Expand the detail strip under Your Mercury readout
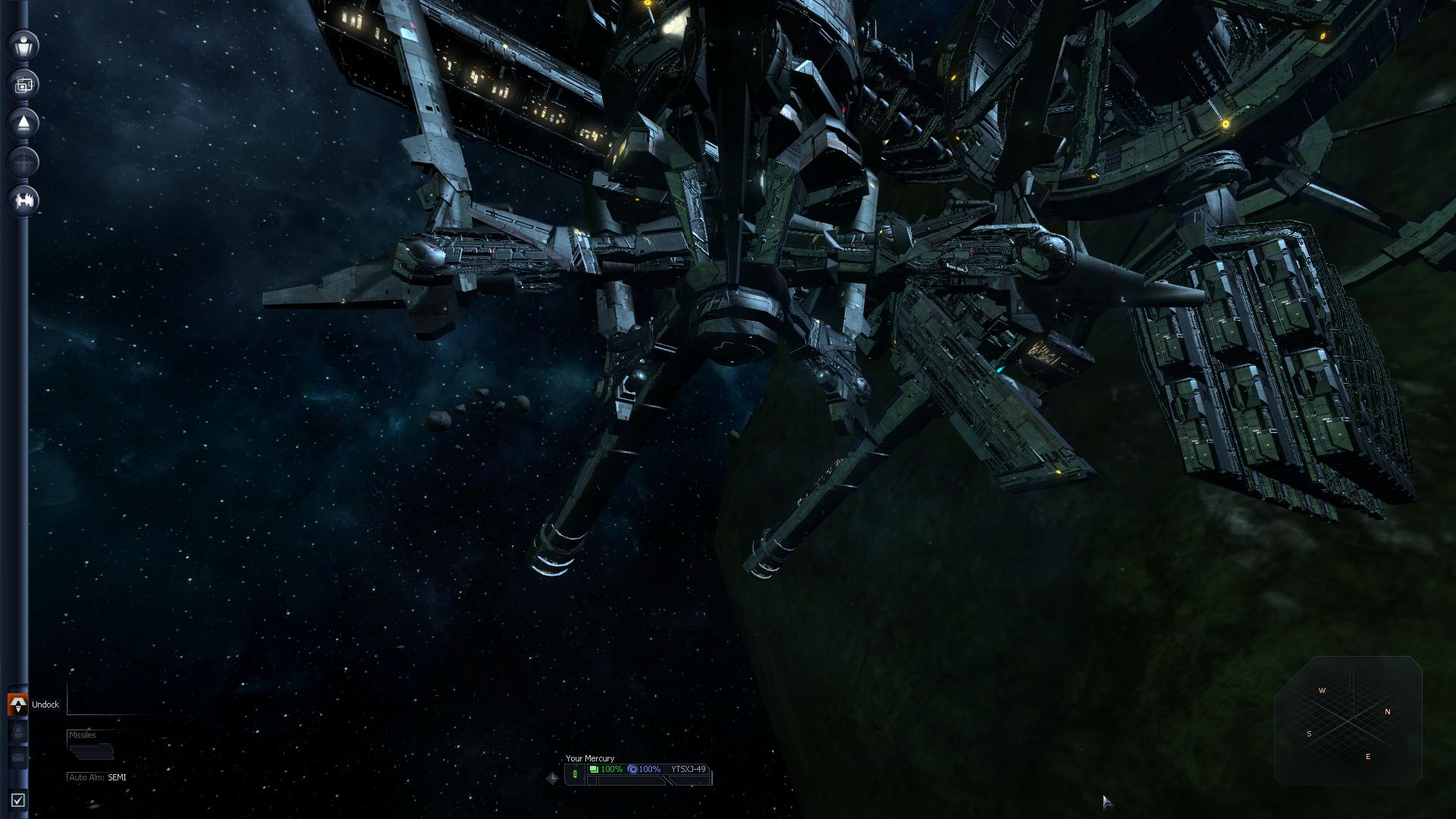 coord(629,780)
